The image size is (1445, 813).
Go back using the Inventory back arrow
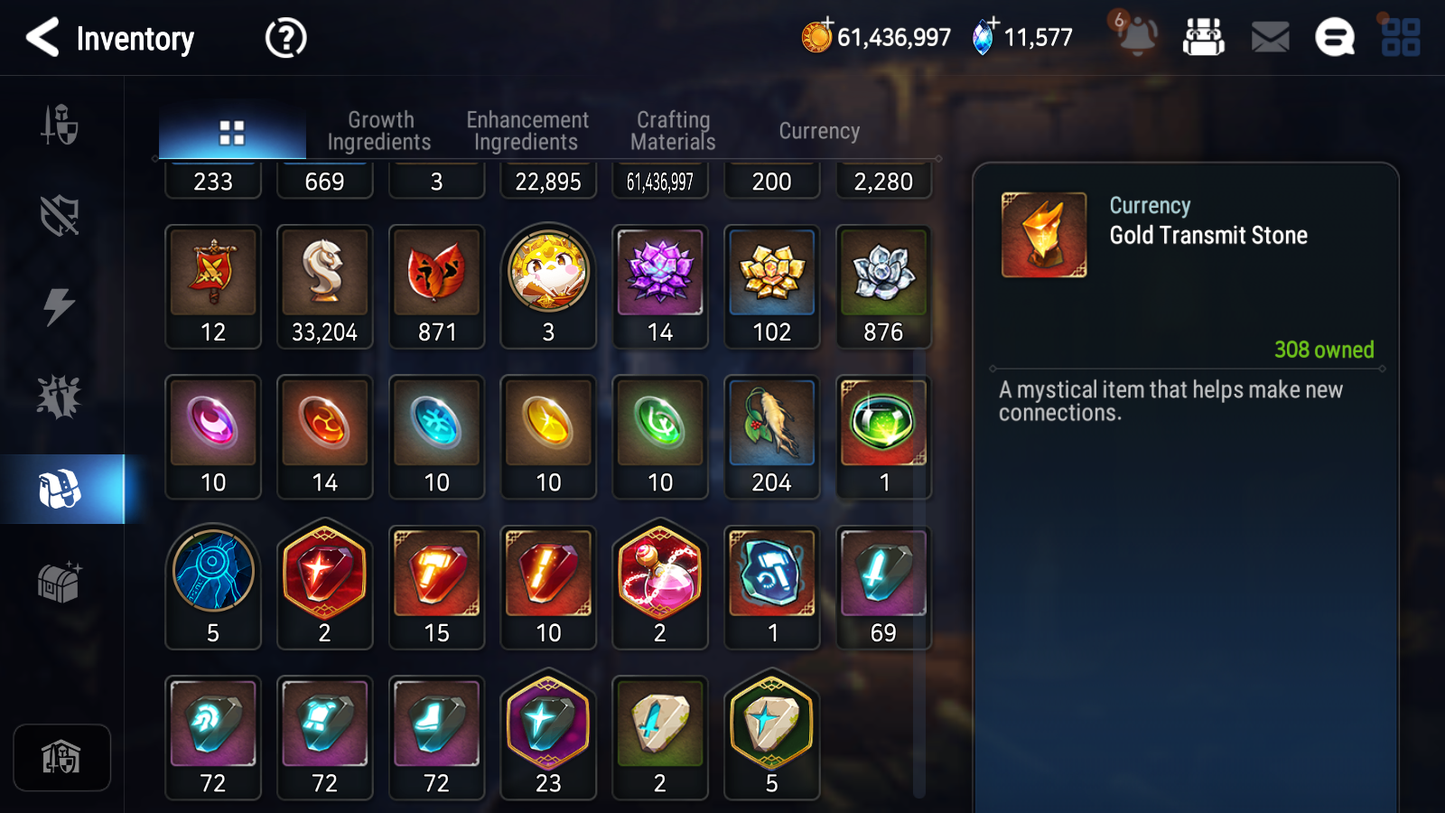point(44,38)
